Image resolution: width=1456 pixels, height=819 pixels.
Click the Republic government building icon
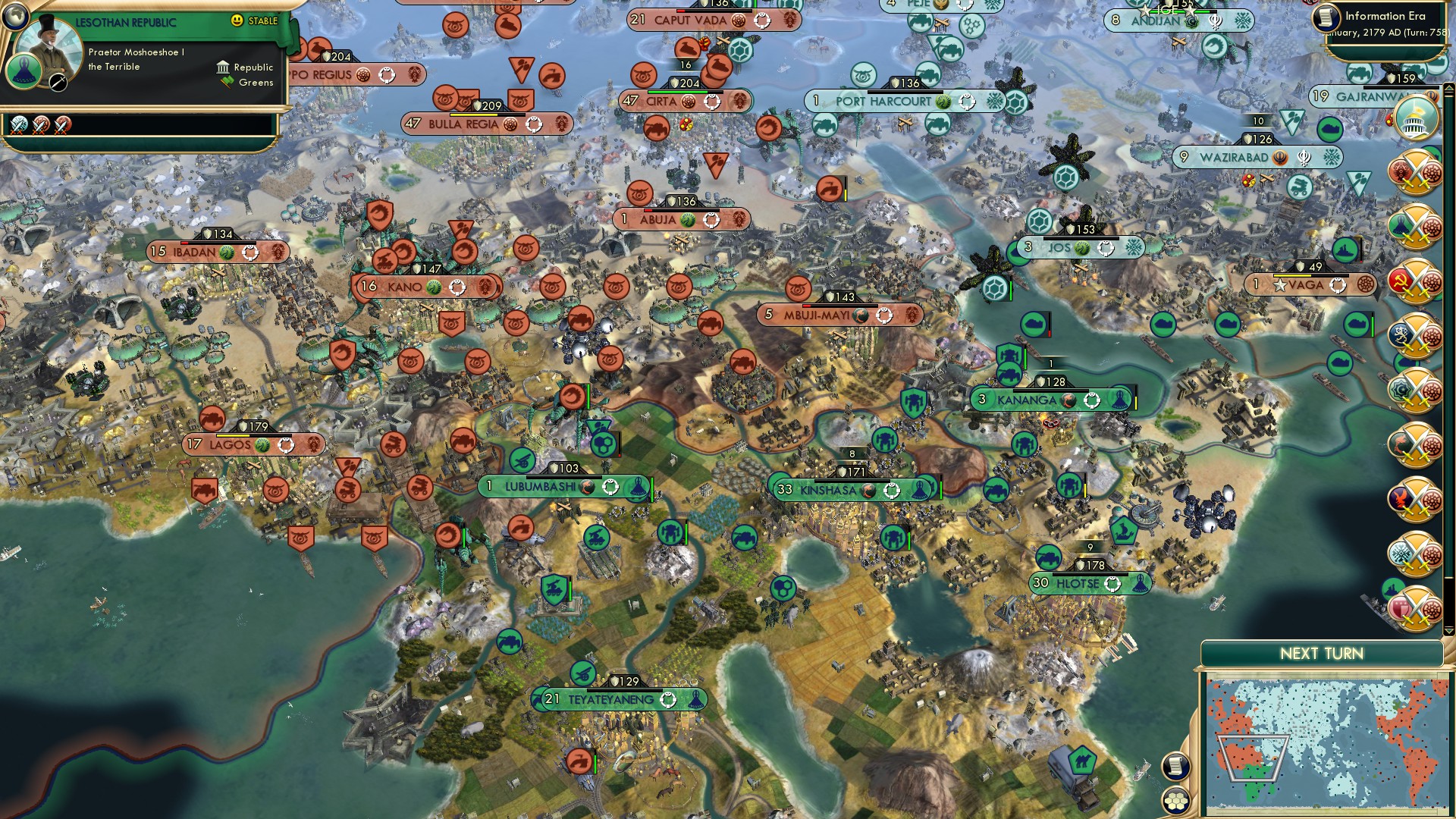[x=223, y=67]
